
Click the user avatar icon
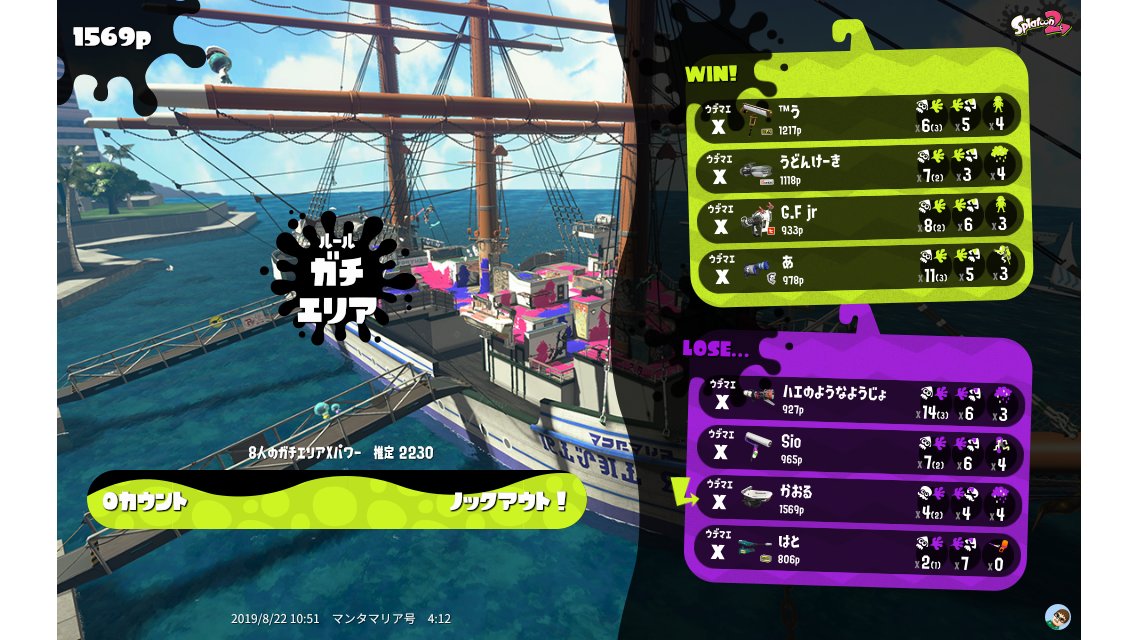point(1057,615)
